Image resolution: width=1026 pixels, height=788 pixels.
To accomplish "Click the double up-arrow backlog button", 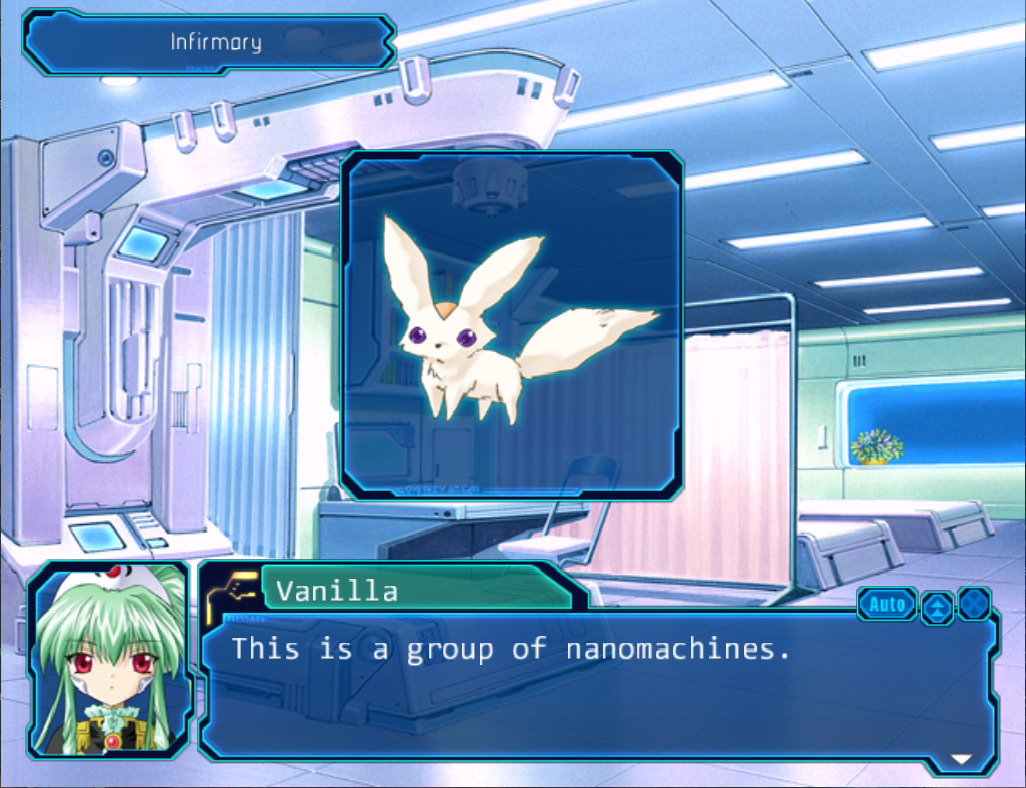I will (937, 606).
